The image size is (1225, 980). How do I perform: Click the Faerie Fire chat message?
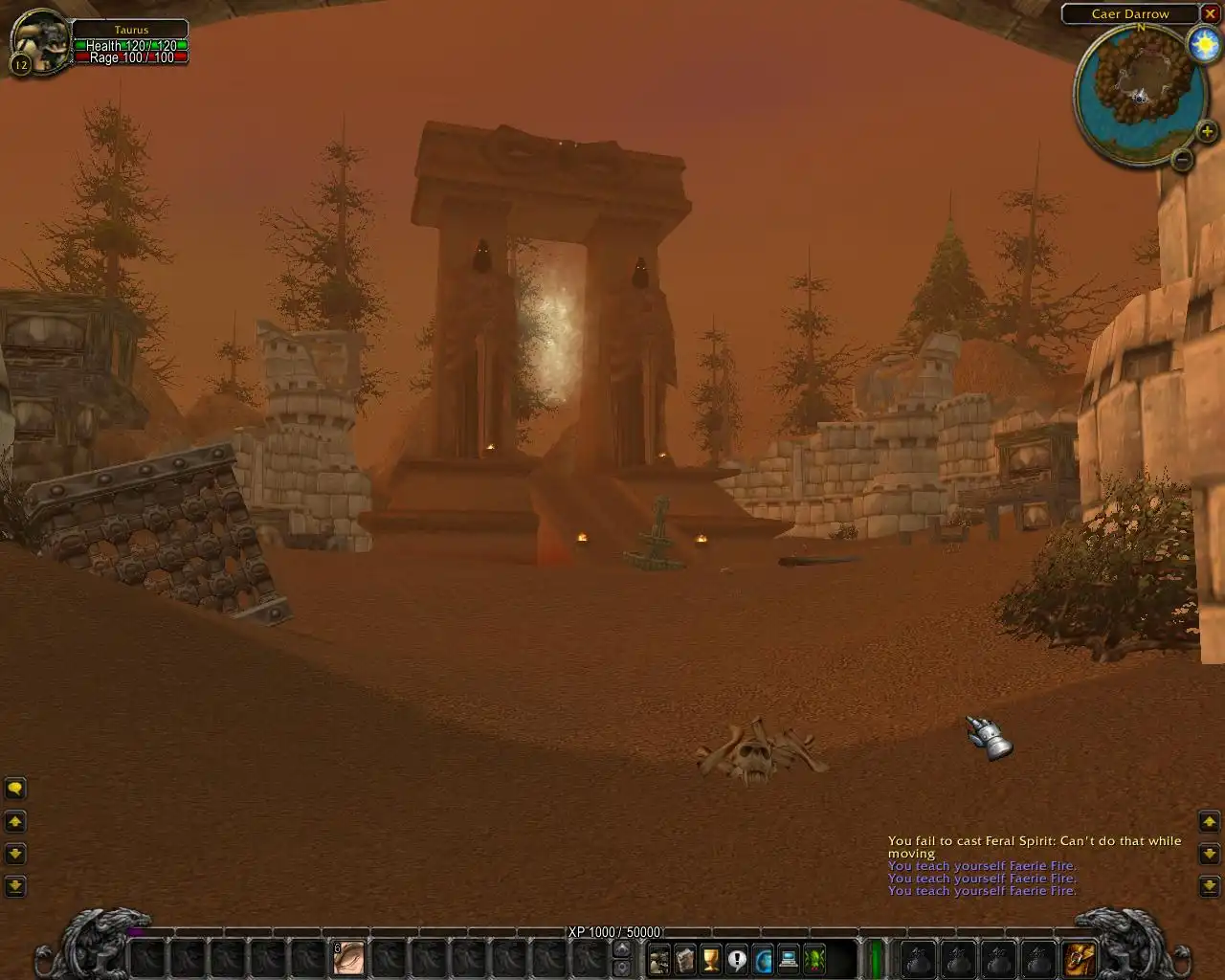coord(982,866)
